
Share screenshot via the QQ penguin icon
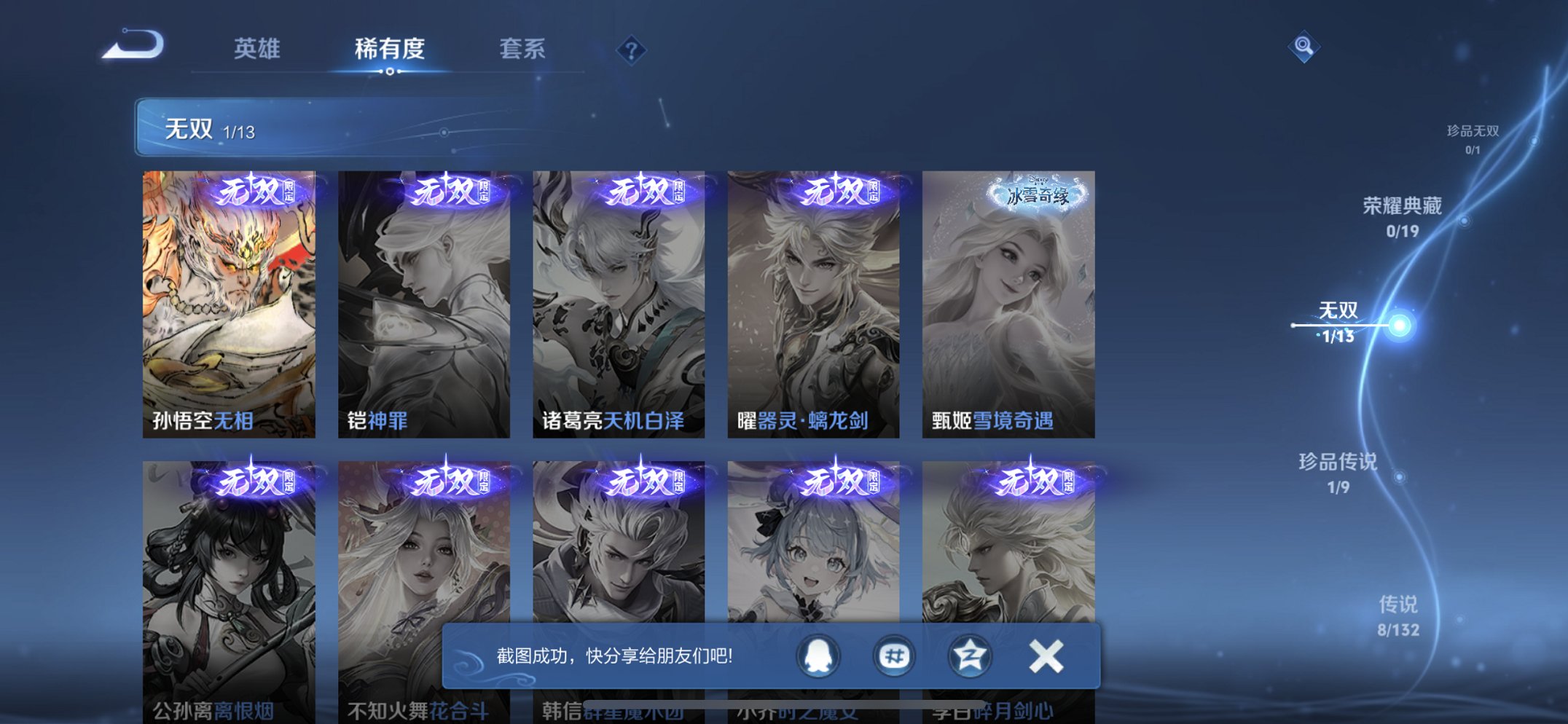[x=817, y=656]
